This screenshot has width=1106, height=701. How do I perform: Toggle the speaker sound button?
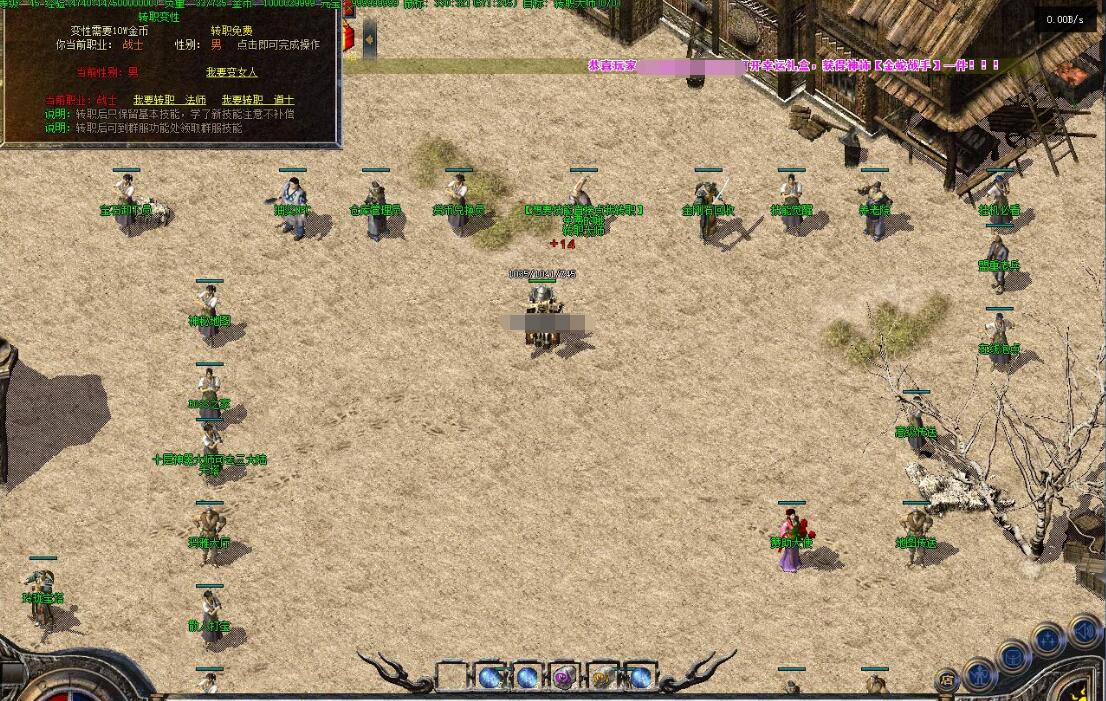click(x=1083, y=631)
